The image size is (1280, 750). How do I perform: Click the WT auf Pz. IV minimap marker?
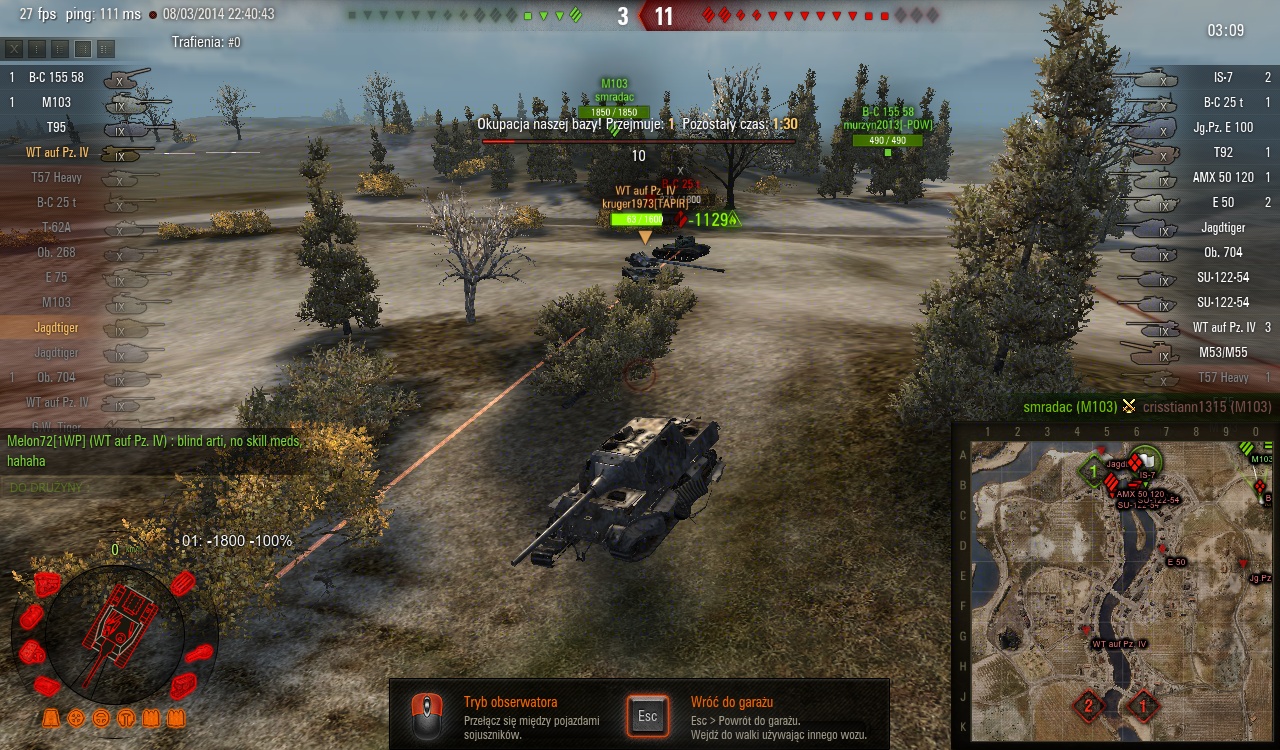click(x=1087, y=630)
